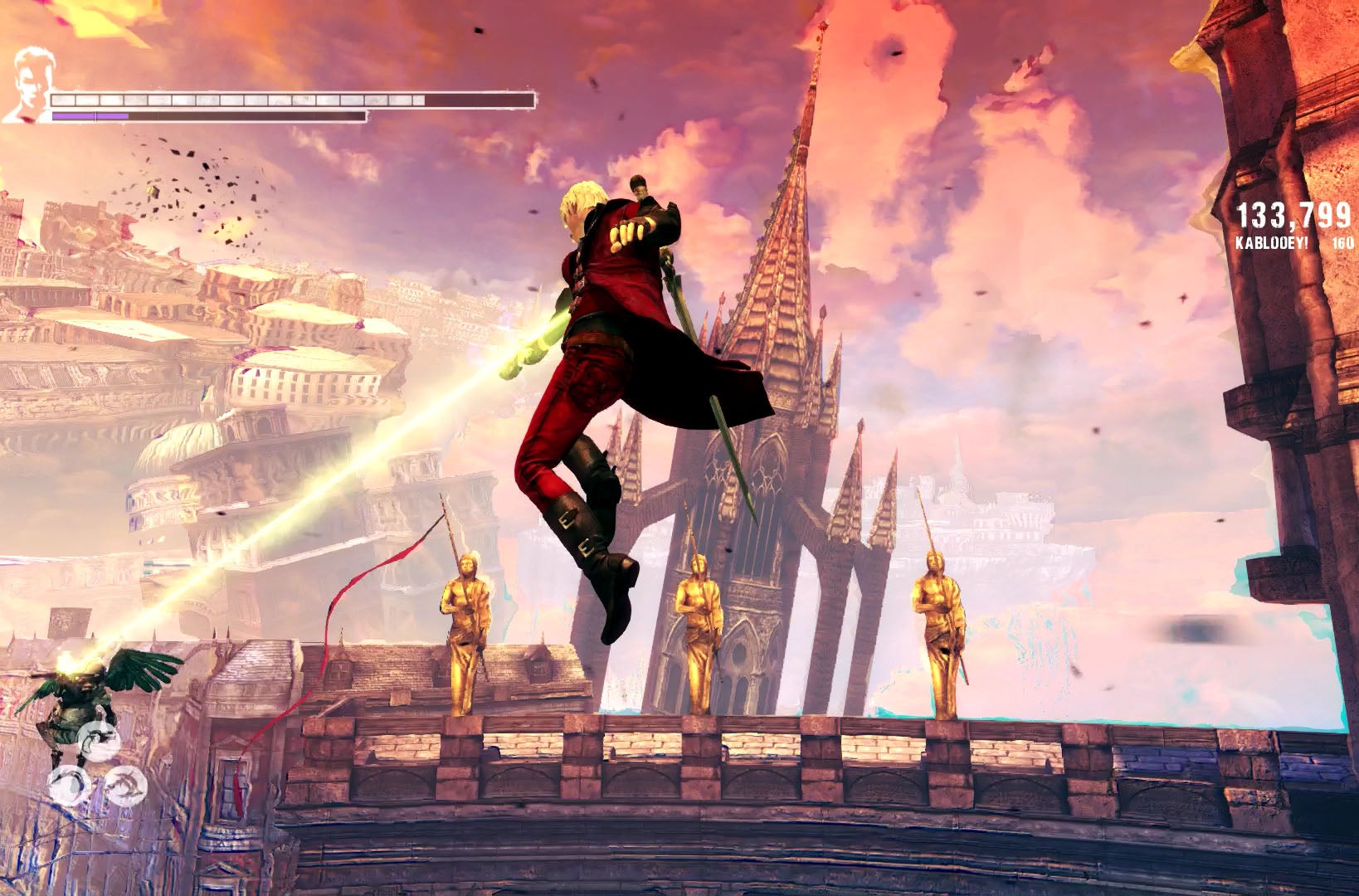
Task: Choose the Osiris scythe angel weapon icon
Action: click(70, 785)
